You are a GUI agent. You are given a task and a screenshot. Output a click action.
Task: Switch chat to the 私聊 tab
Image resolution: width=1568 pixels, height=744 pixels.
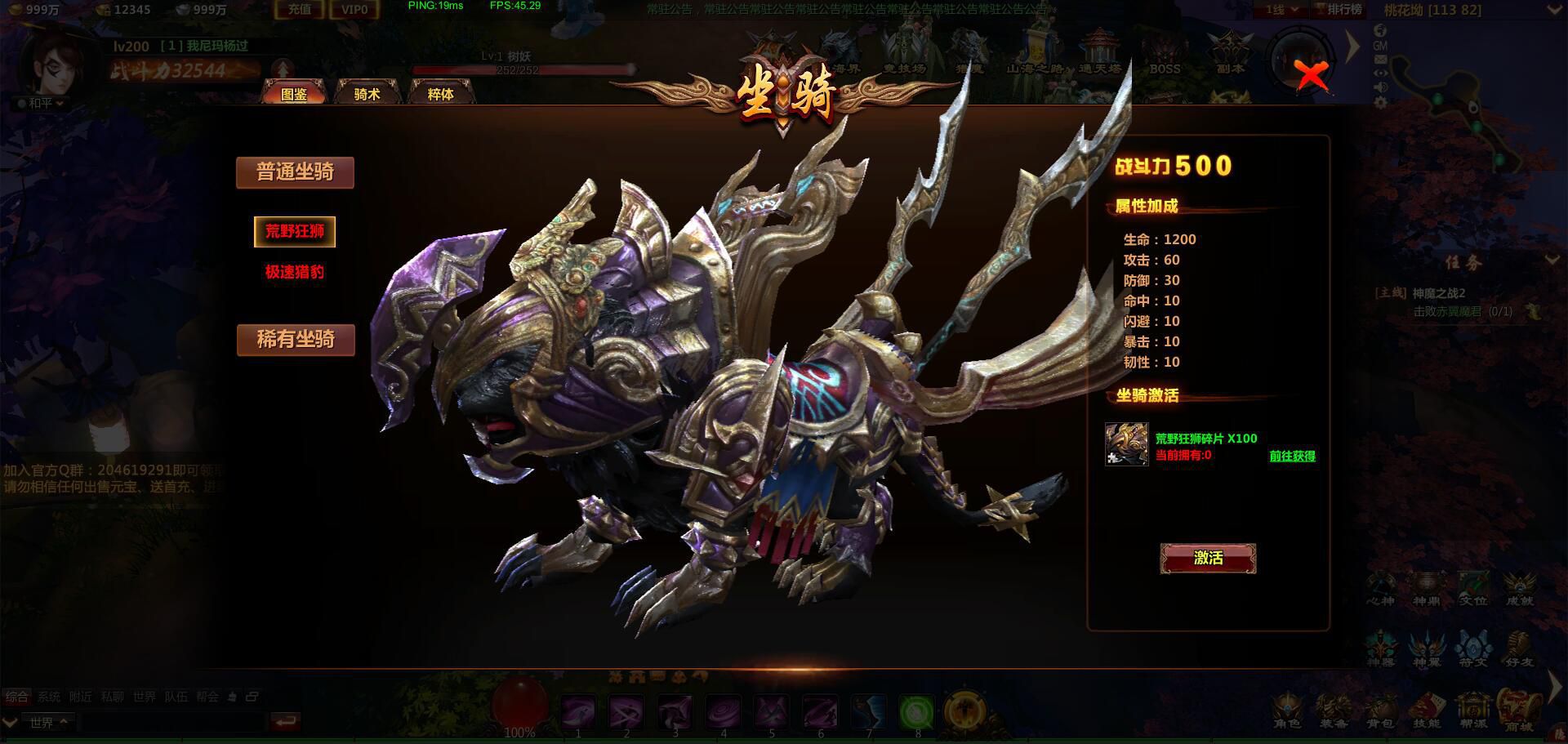click(x=112, y=697)
